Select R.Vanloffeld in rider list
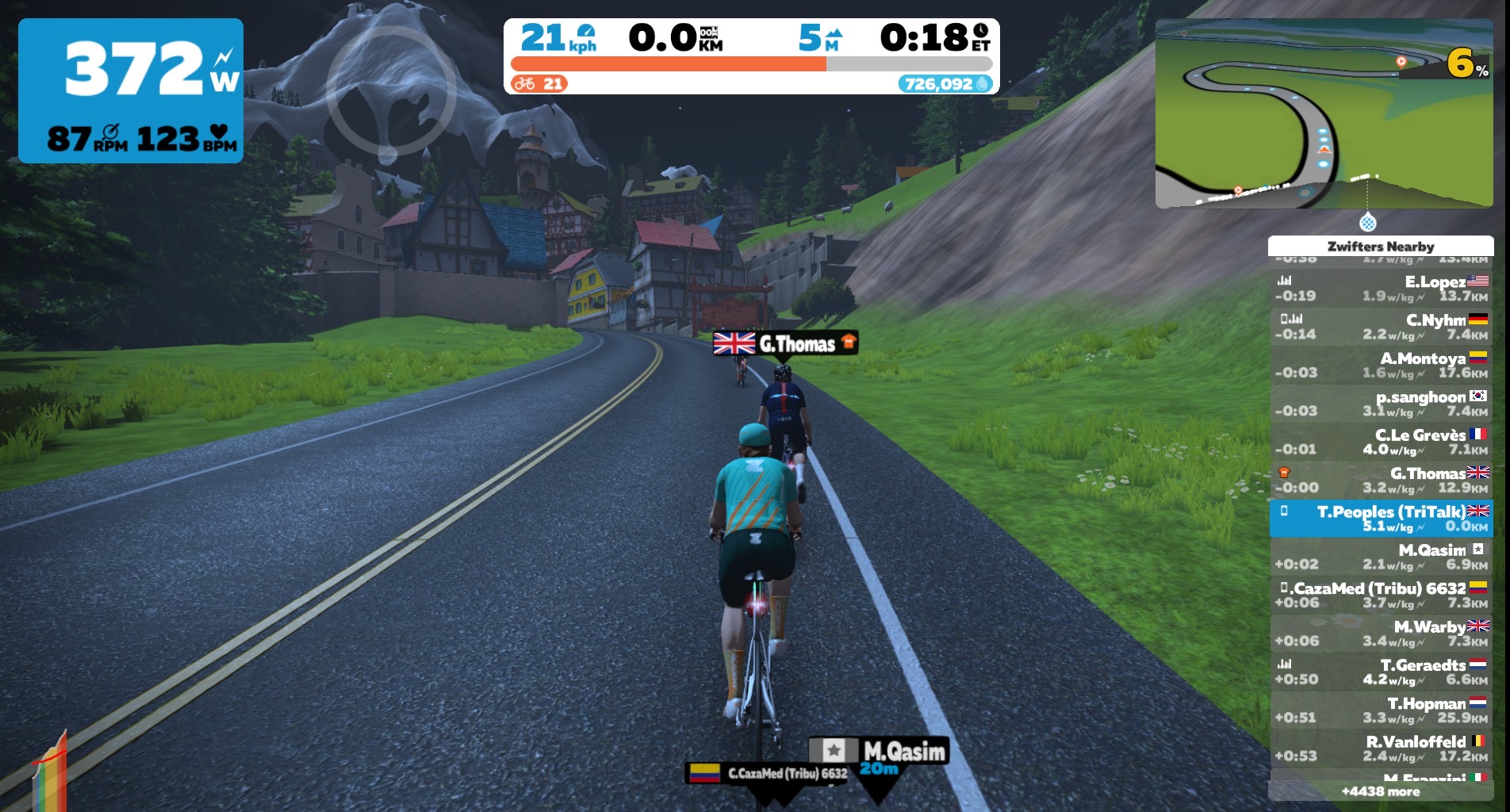 [x=1381, y=748]
